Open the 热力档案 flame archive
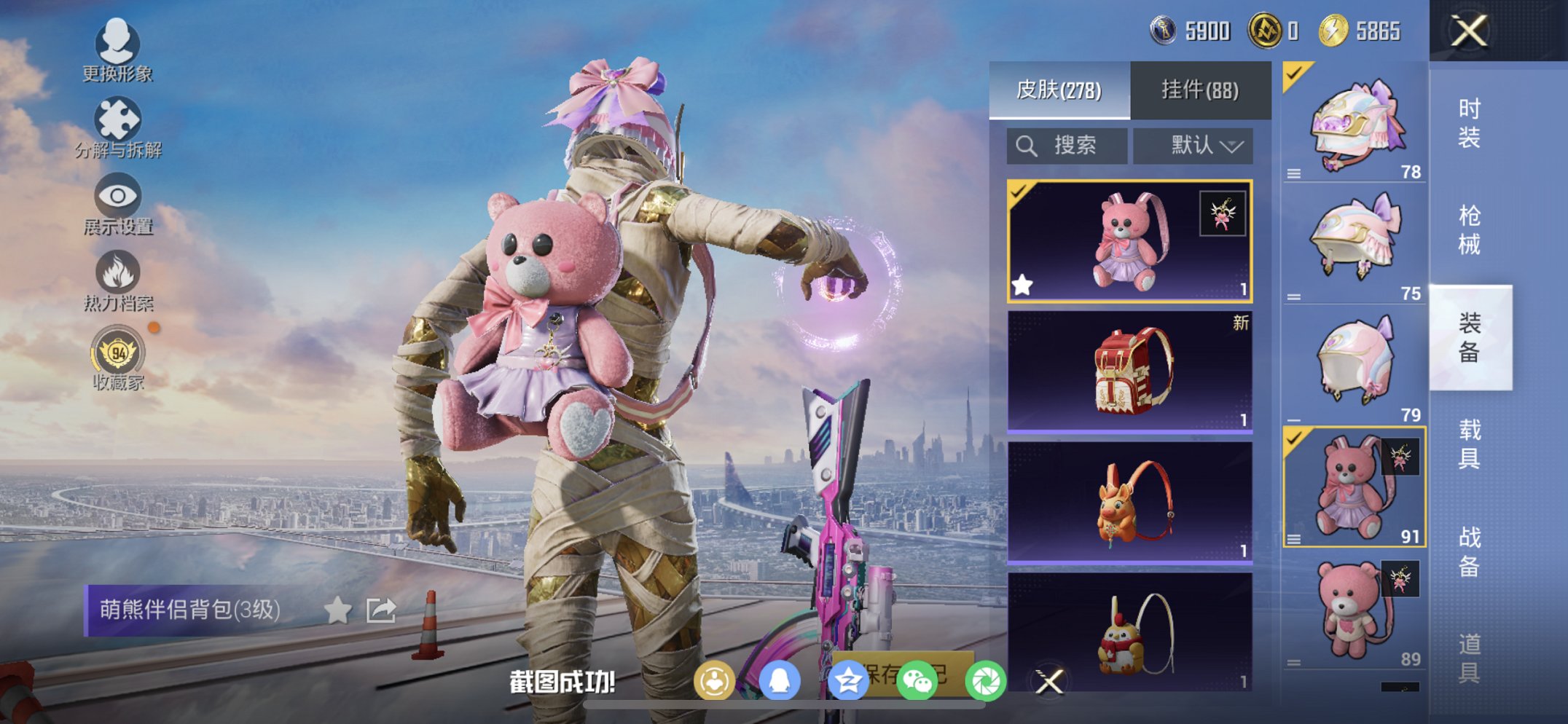Screen dimensions: 1568x724 [117, 280]
